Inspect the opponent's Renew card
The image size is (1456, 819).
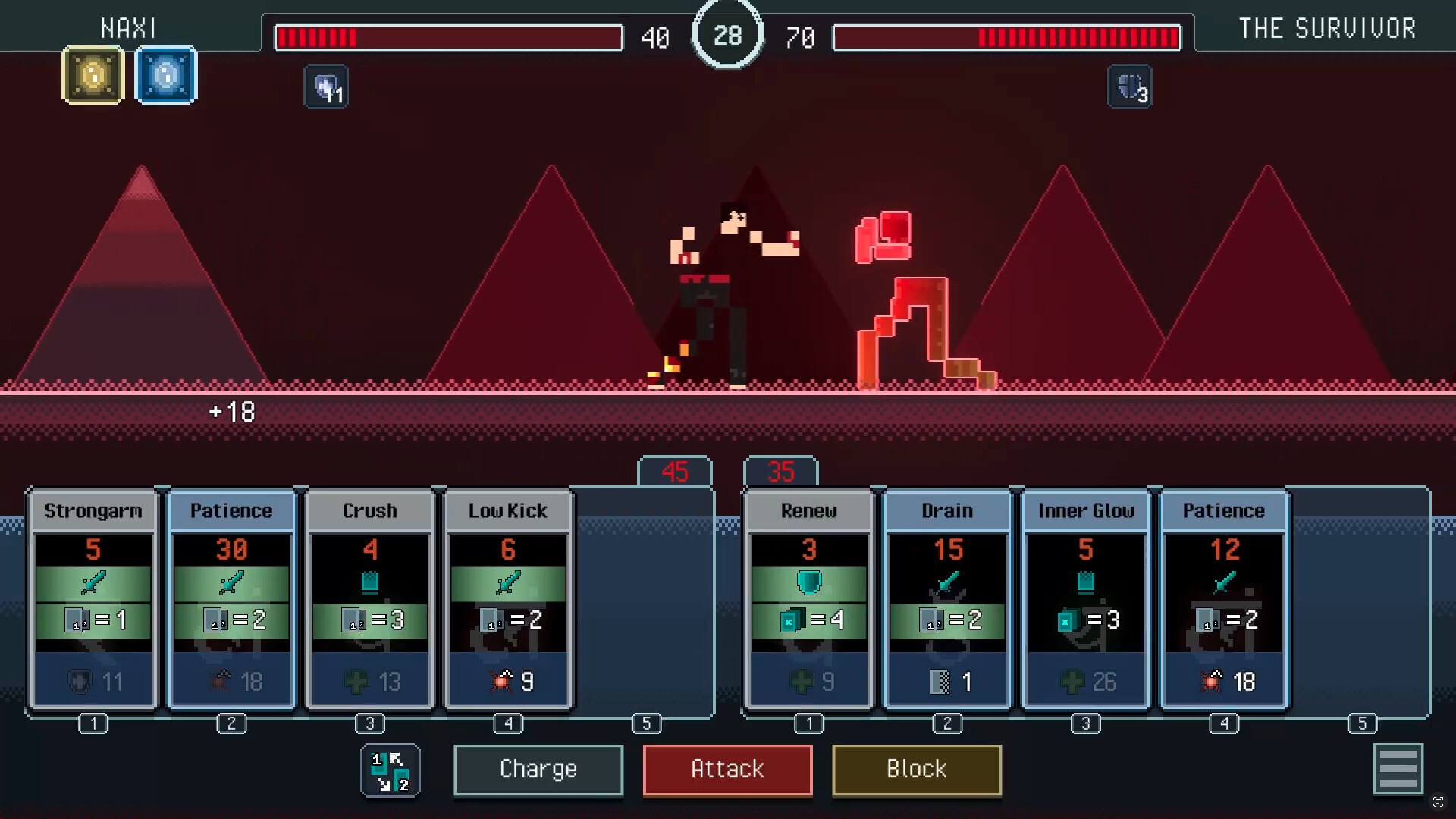809,599
